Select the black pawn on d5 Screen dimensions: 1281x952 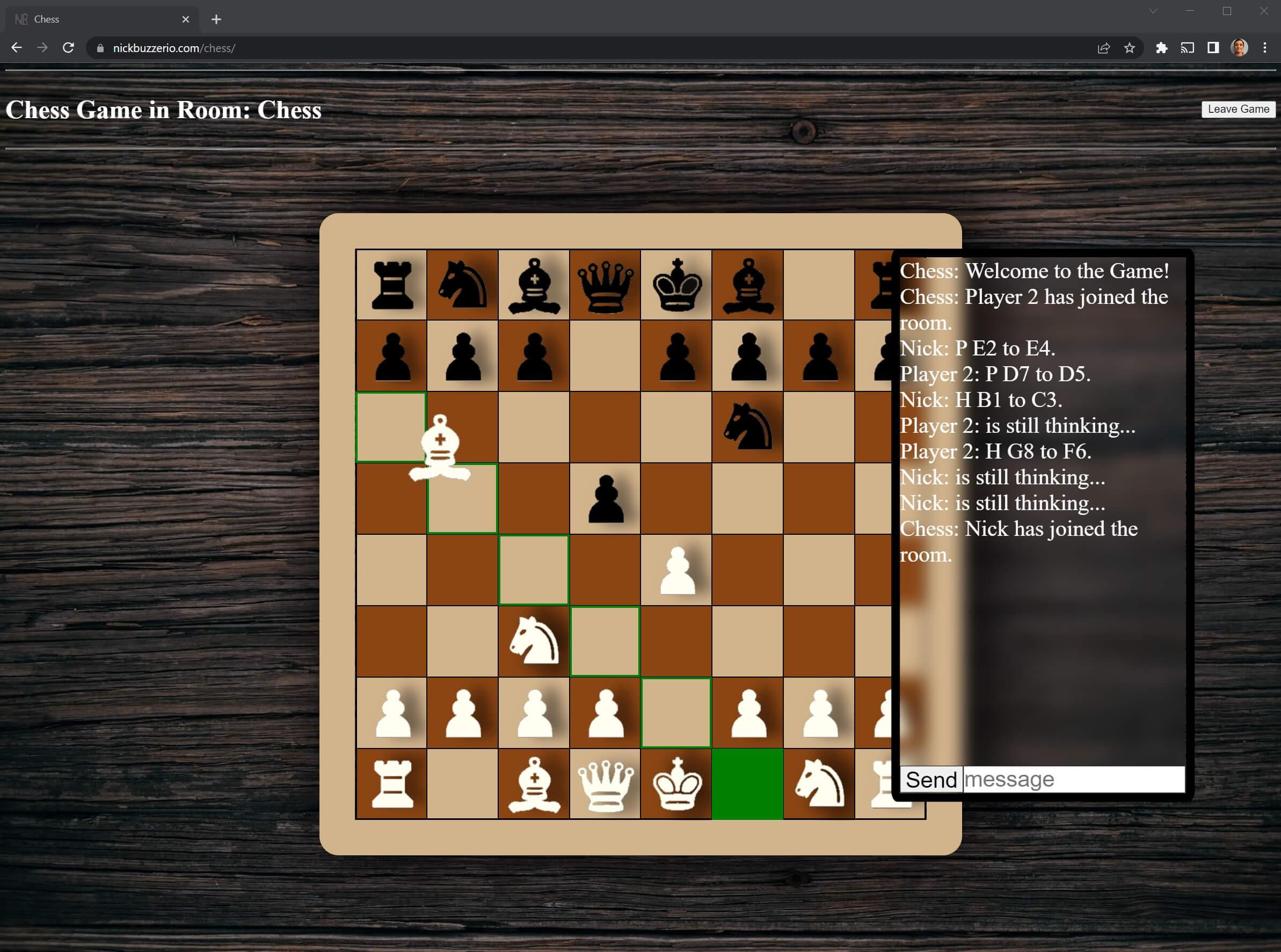tap(605, 498)
